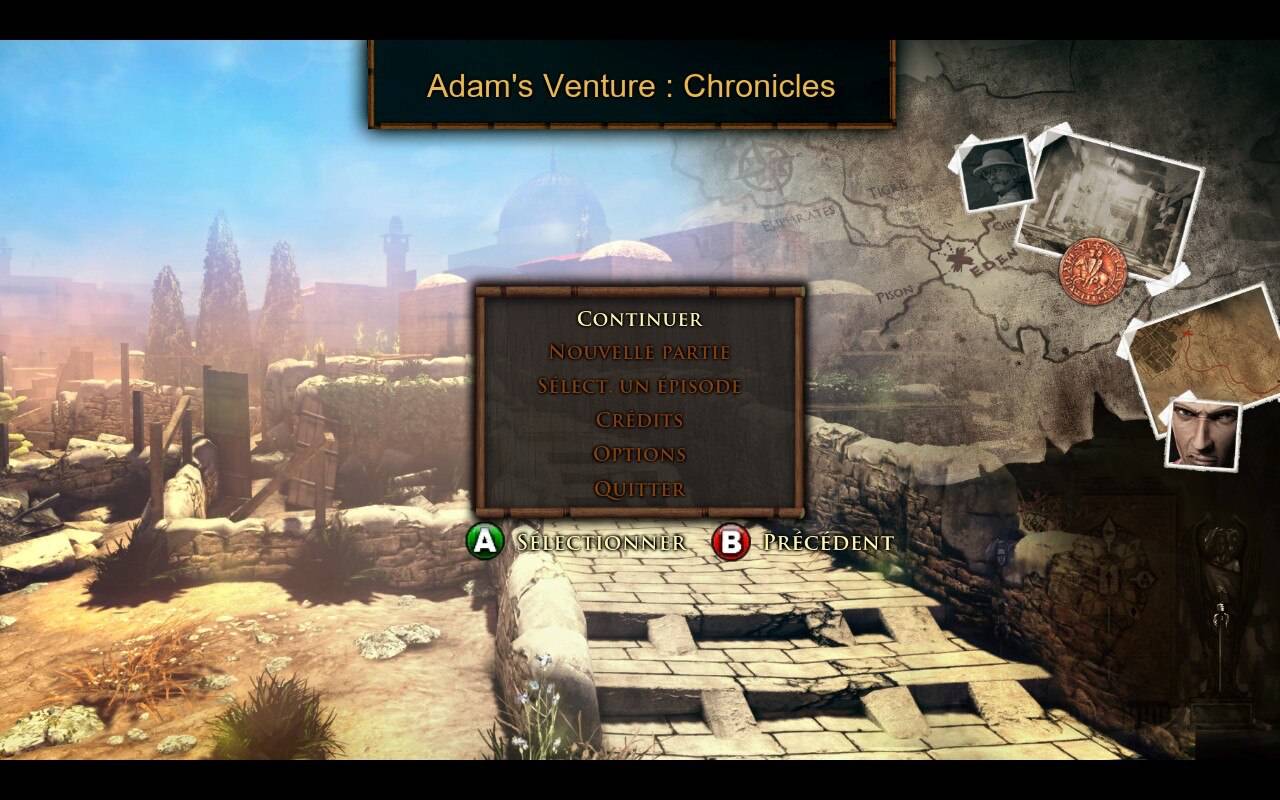This screenshot has height=800, width=1280.
Task: Start a Nouvelle partie
Action: click(639, 352)
